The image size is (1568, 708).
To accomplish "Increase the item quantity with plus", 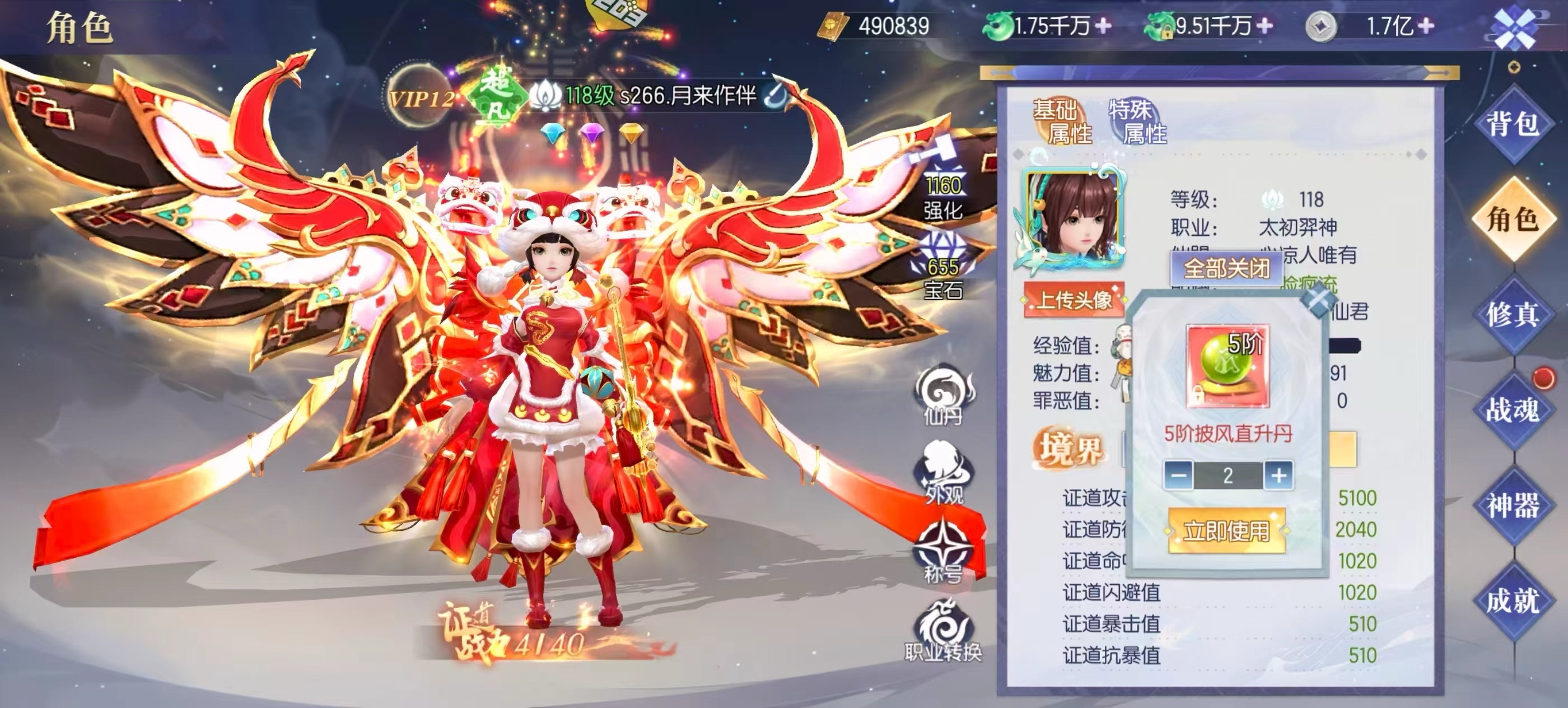I will [x=1278, y=475].
